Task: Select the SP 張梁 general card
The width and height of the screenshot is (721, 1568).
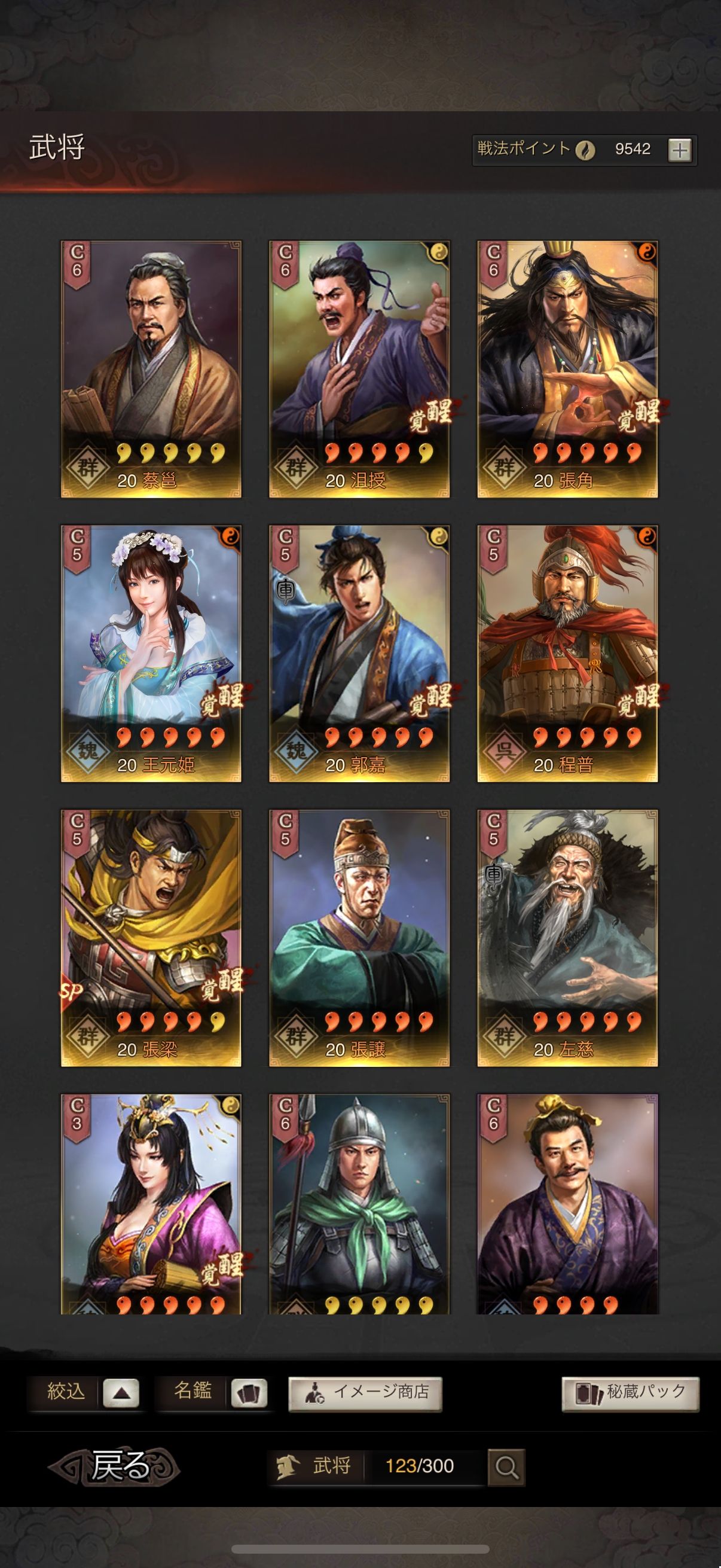Action: (151, 938)
